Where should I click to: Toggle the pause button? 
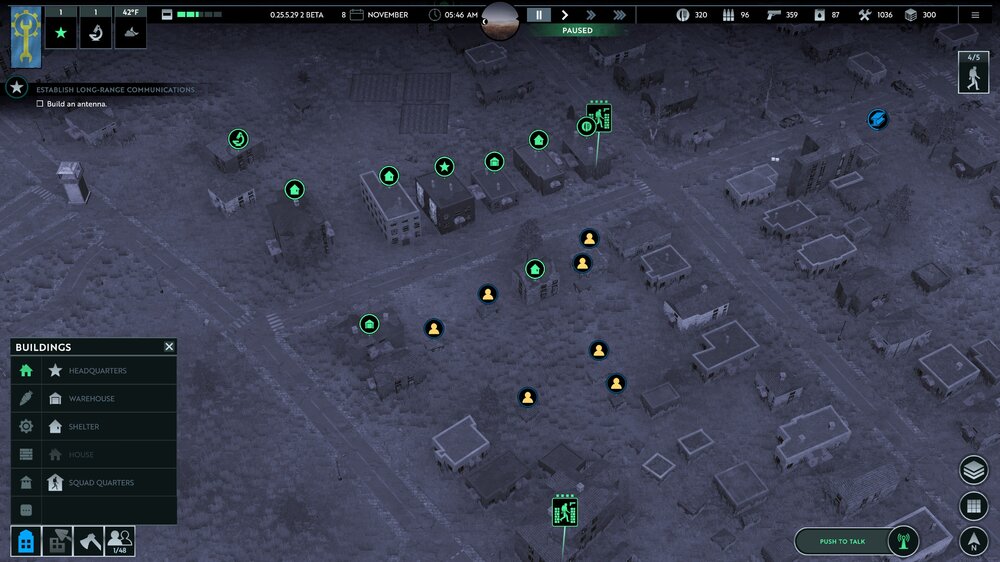(539, 15)
